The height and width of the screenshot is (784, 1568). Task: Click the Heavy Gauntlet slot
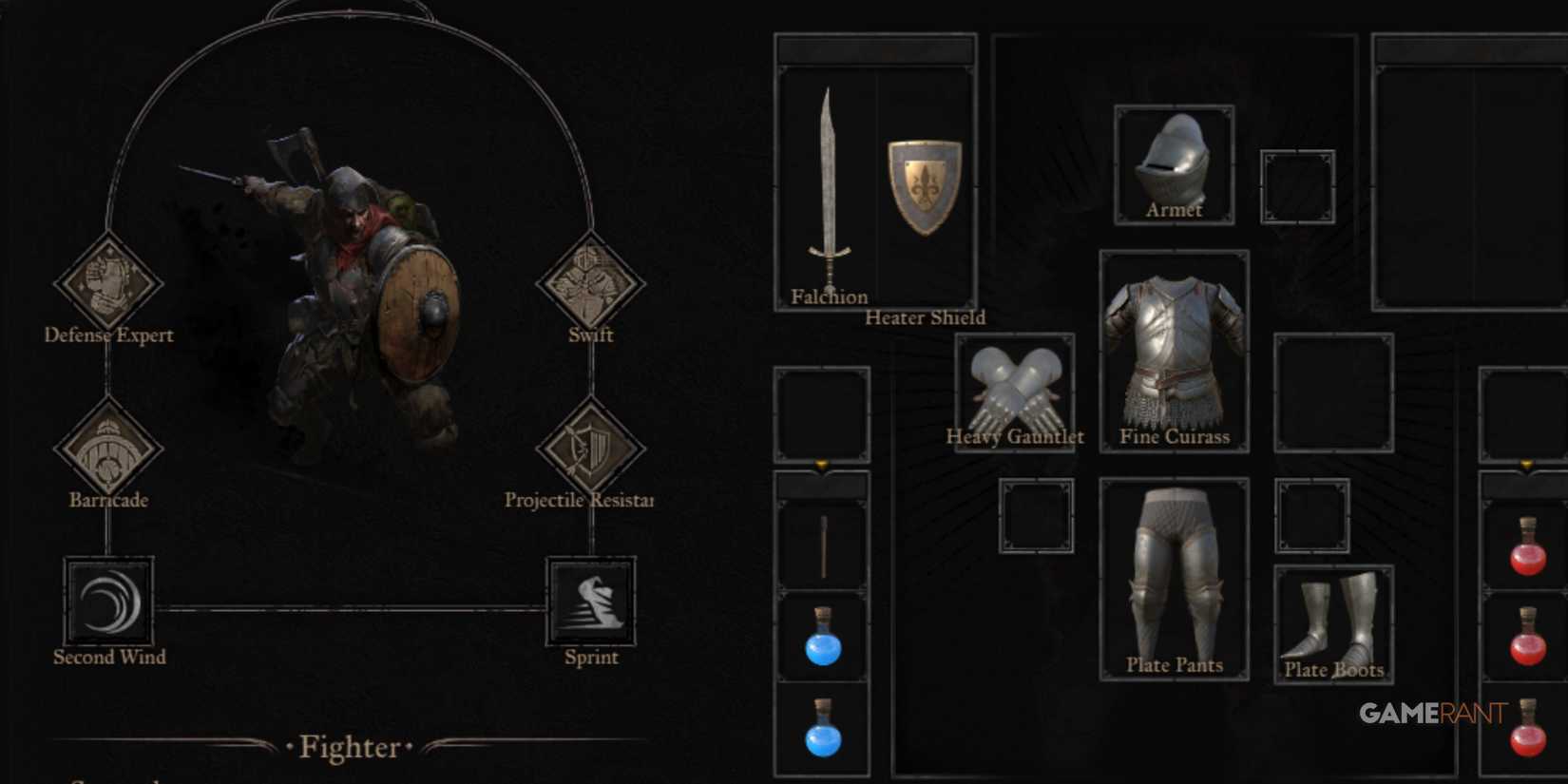[1015, 390]
